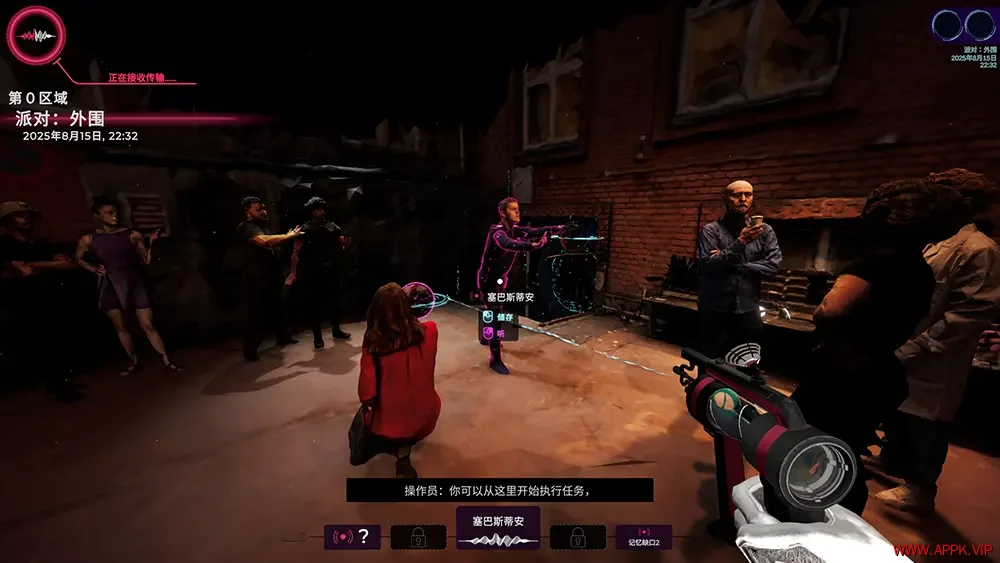Screen dimensions: 1000x563
Task: Jump to the 记忆缺口2 timeline node
Action: [x=643, y=537]
